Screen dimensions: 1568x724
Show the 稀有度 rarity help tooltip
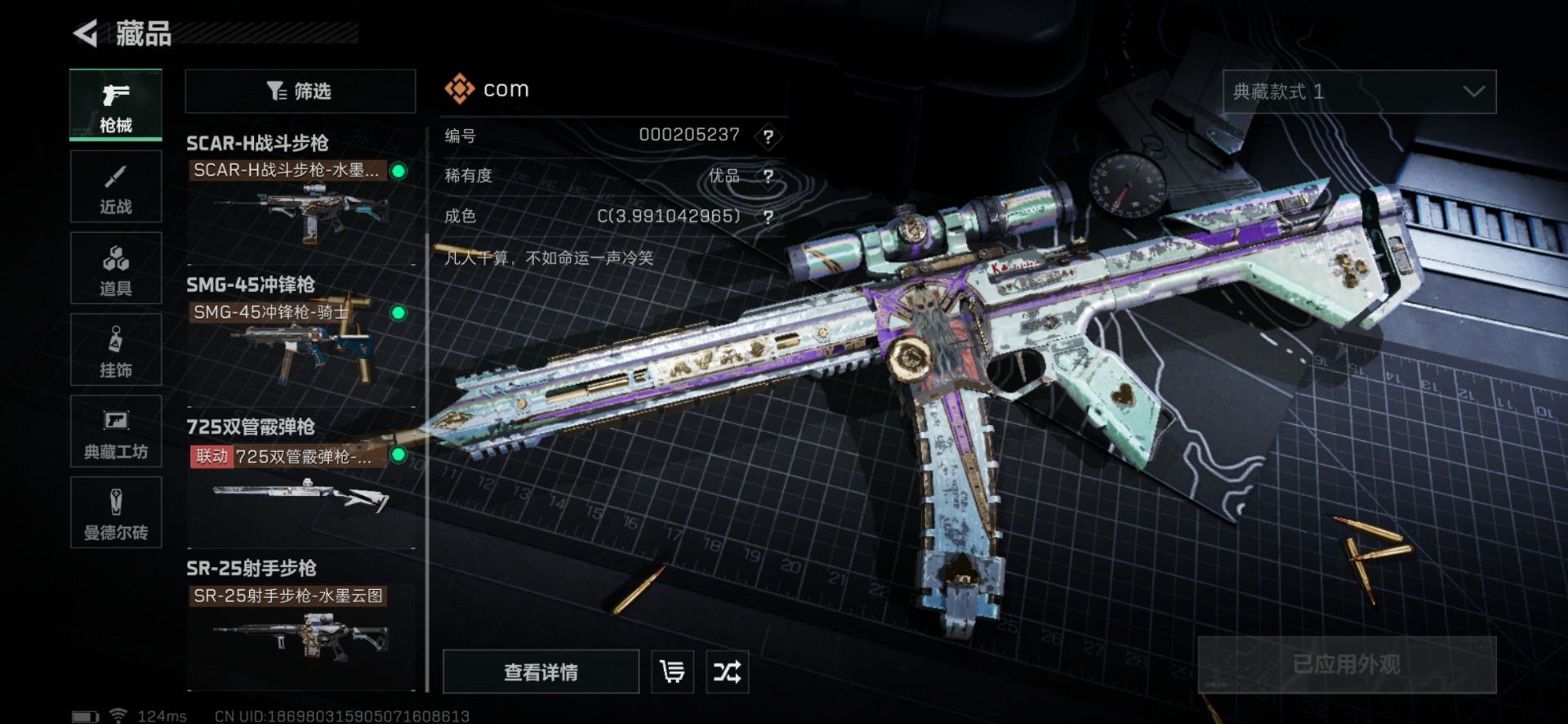[768, 176]
